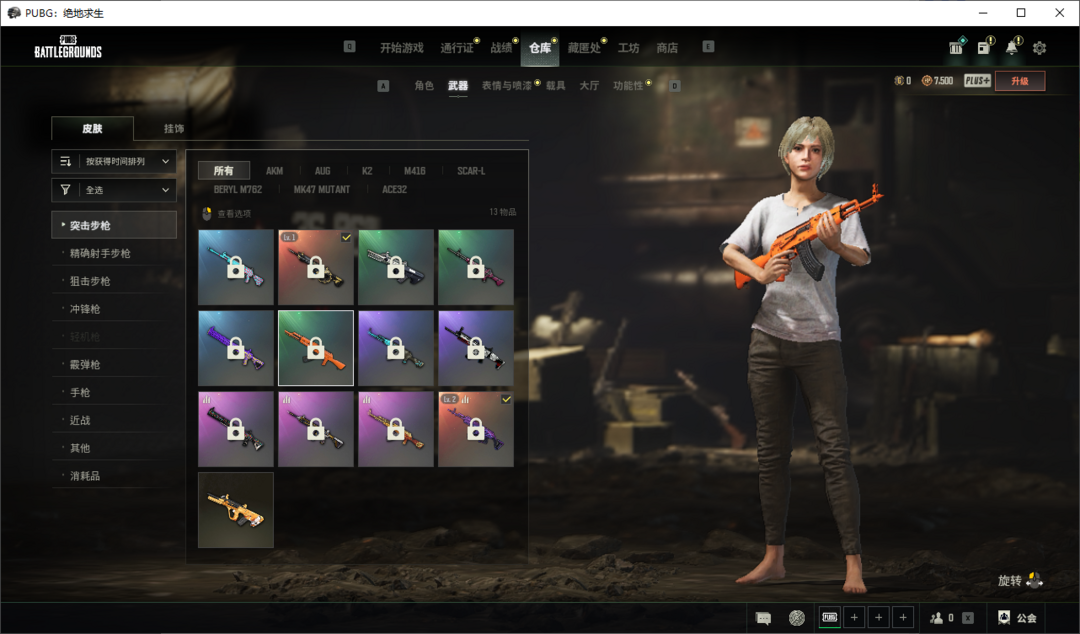Go to the 工坊 section
Viewport: 1080px width, 634px height.
pyautogui.click(x=628, y=48)
